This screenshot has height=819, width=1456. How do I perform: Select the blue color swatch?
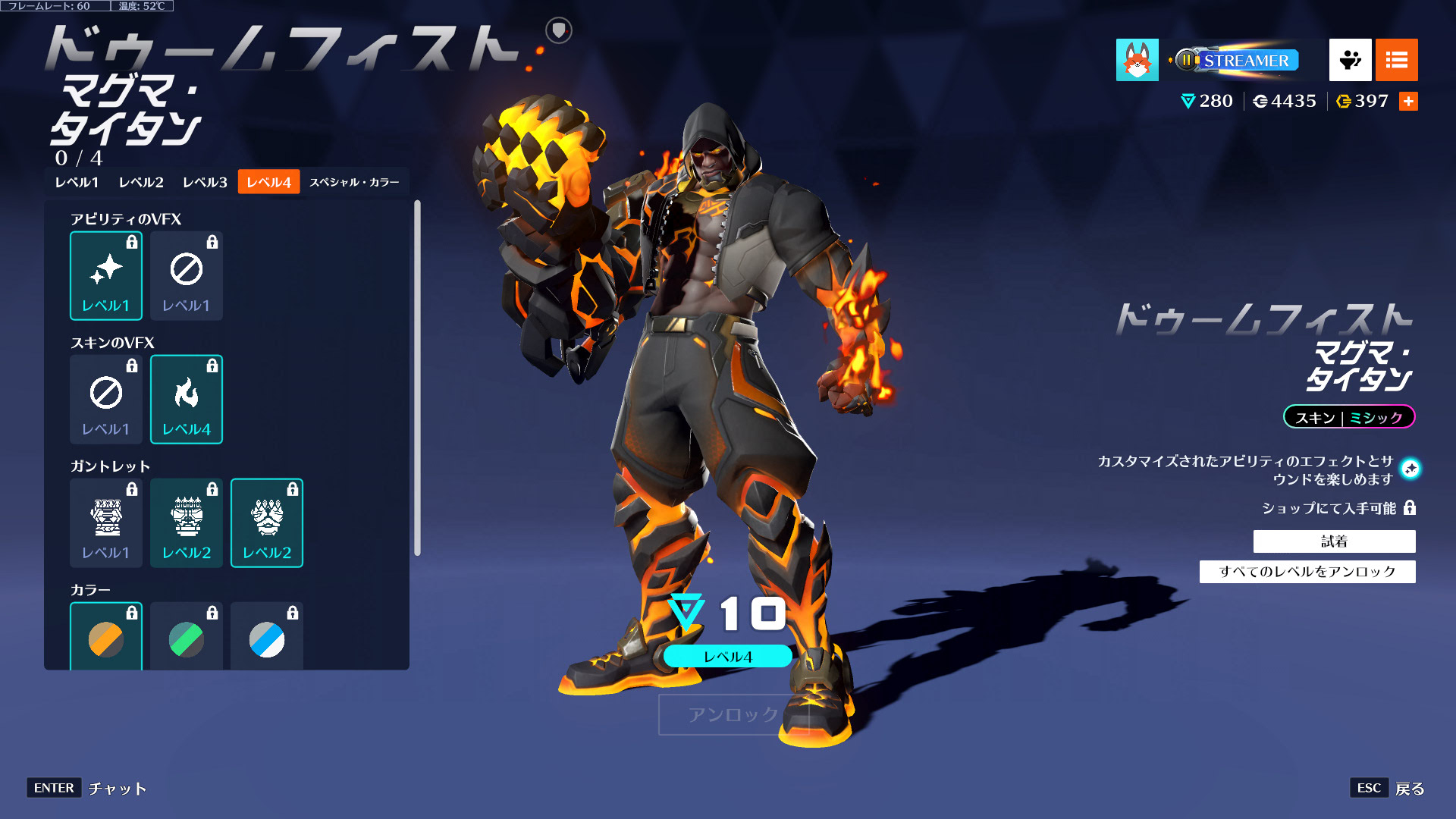pyautogui.click(x=266, y=639)
